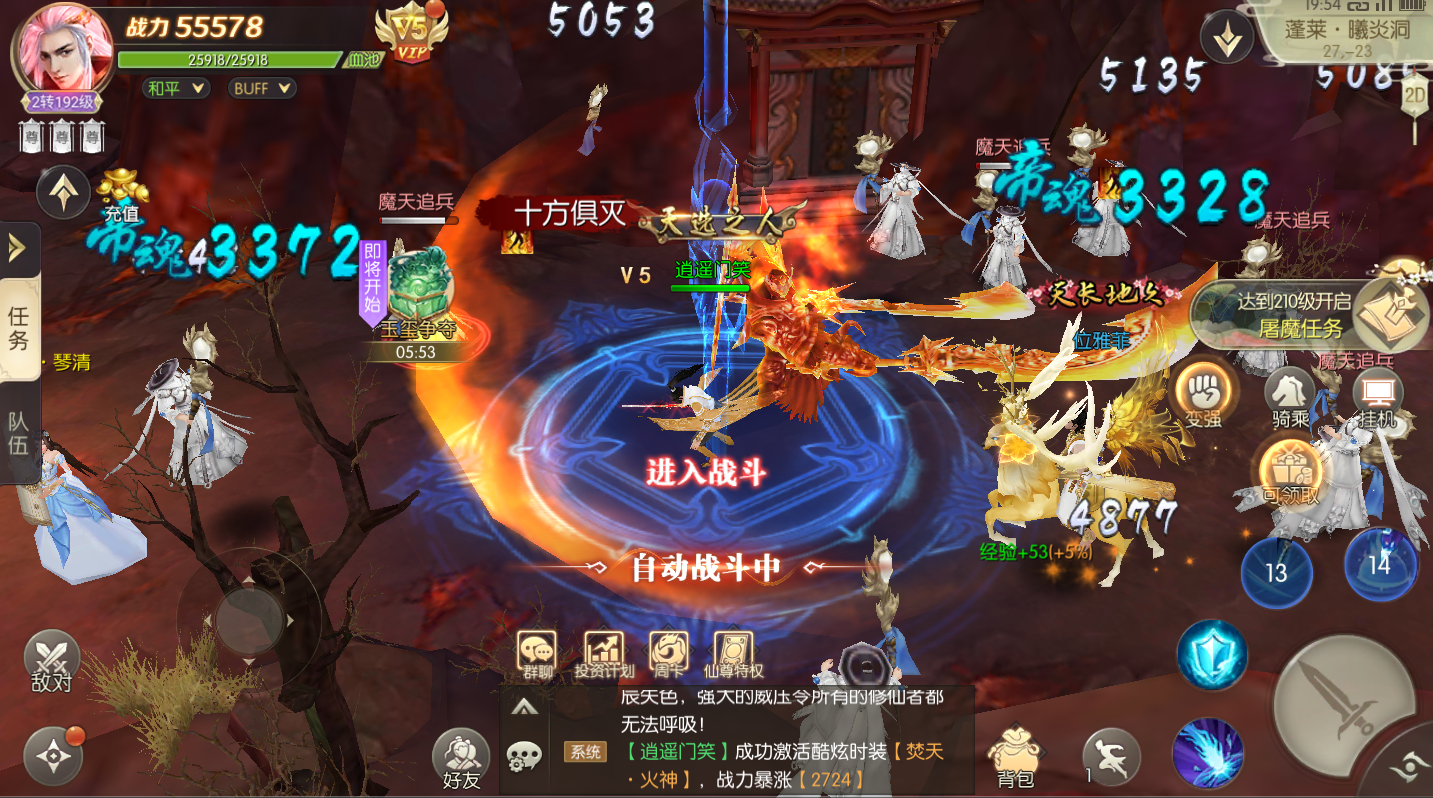Activate the blue shield skill
Image resolution: width=1433 pixels, height=798 pixels.
1211,655
